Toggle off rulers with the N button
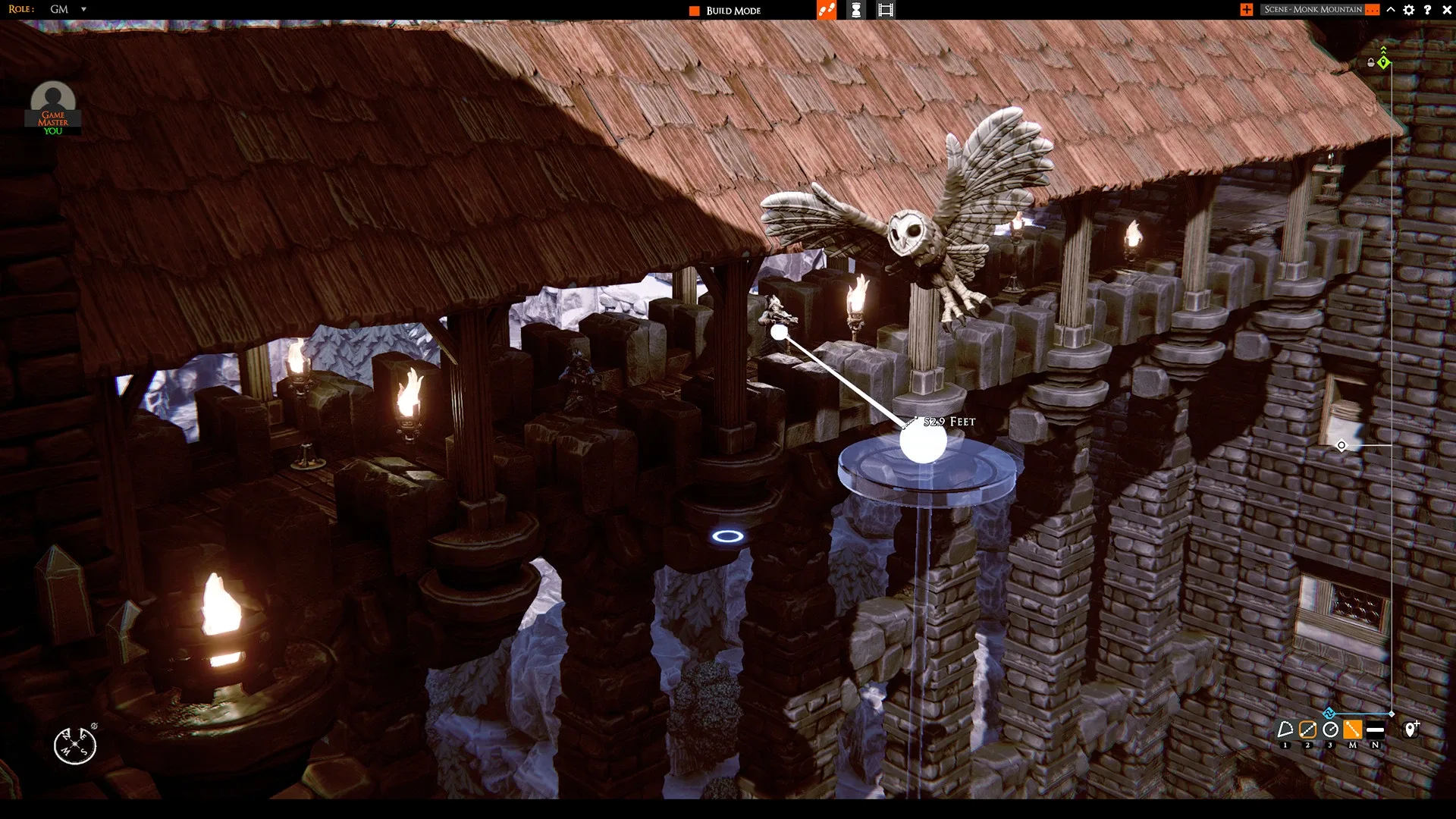The height and width of the screenshot is (819, 1456). click(x=1375, y=730)
